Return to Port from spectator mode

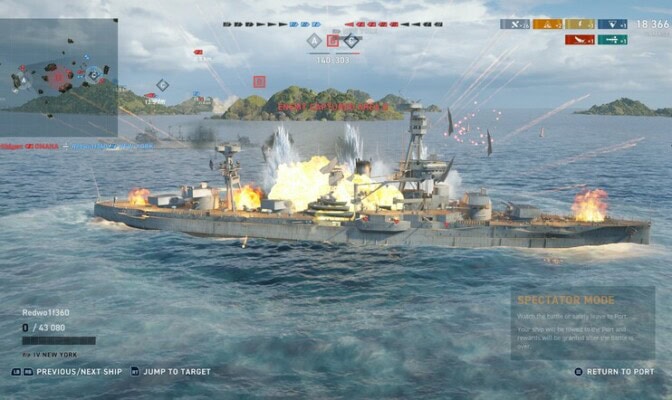[x=620, y=372]
